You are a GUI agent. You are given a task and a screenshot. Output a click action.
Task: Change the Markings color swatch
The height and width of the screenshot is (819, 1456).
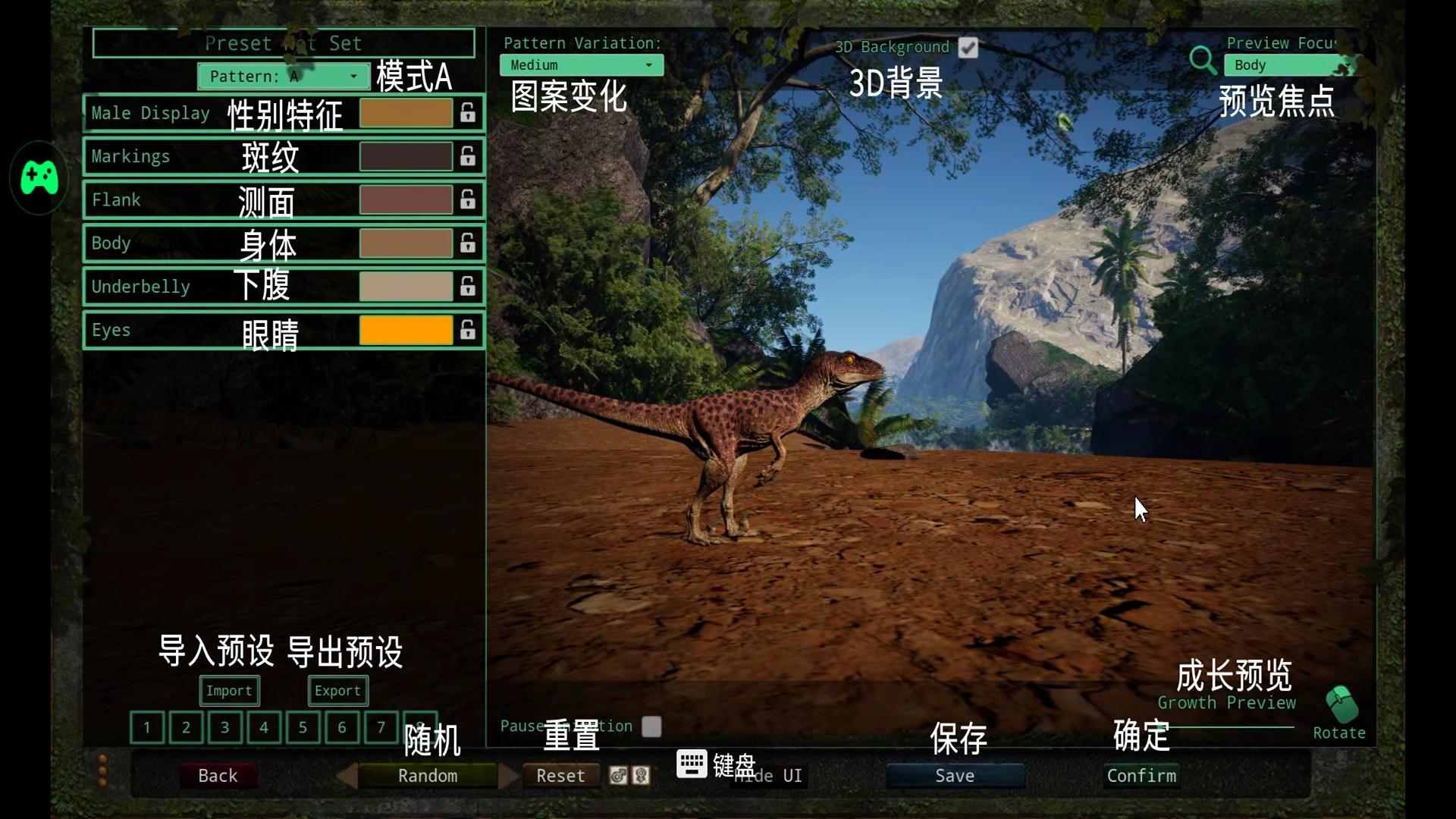click(x=406, y=156)
